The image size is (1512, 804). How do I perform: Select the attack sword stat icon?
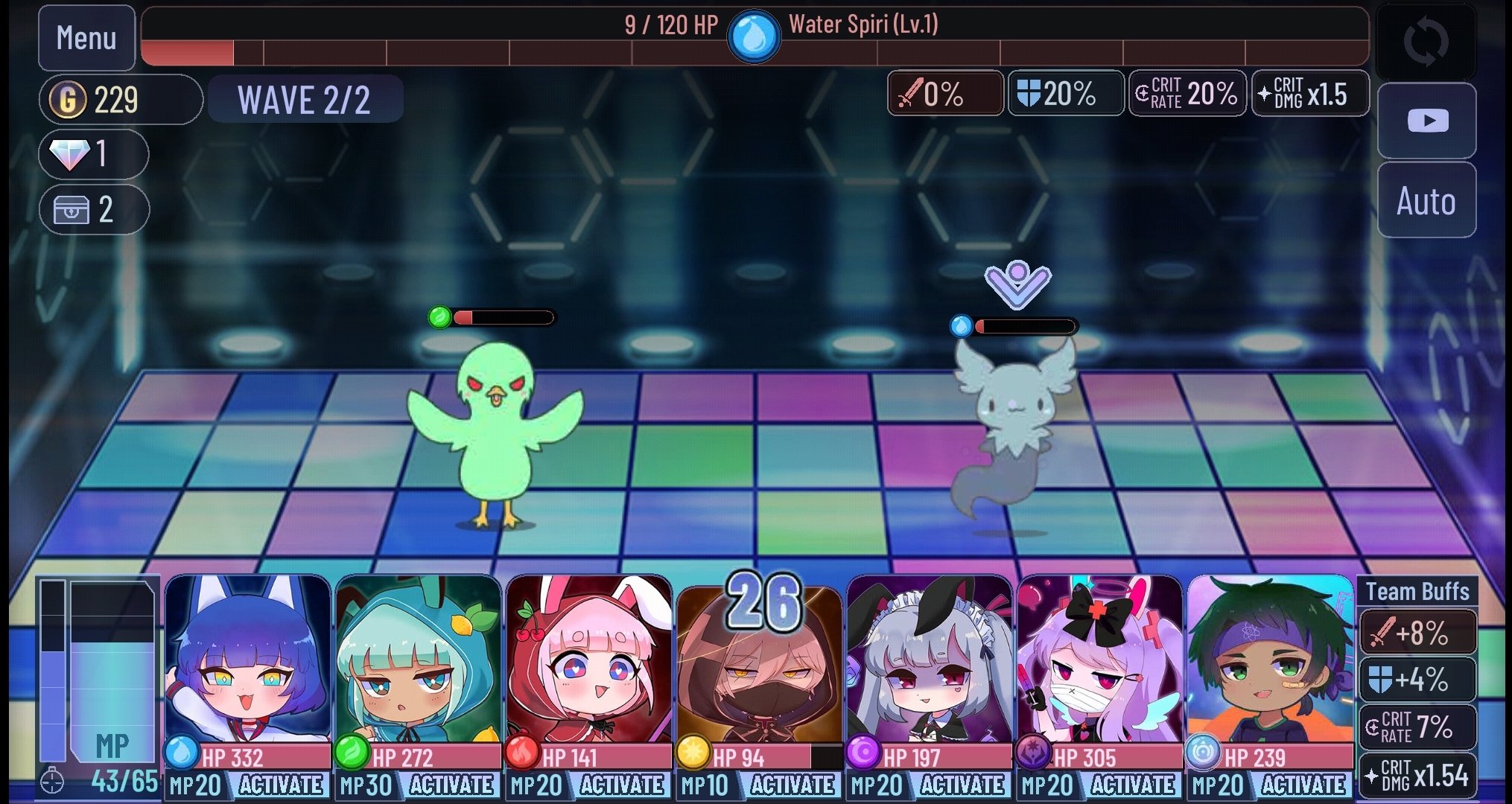coord(944,93)
